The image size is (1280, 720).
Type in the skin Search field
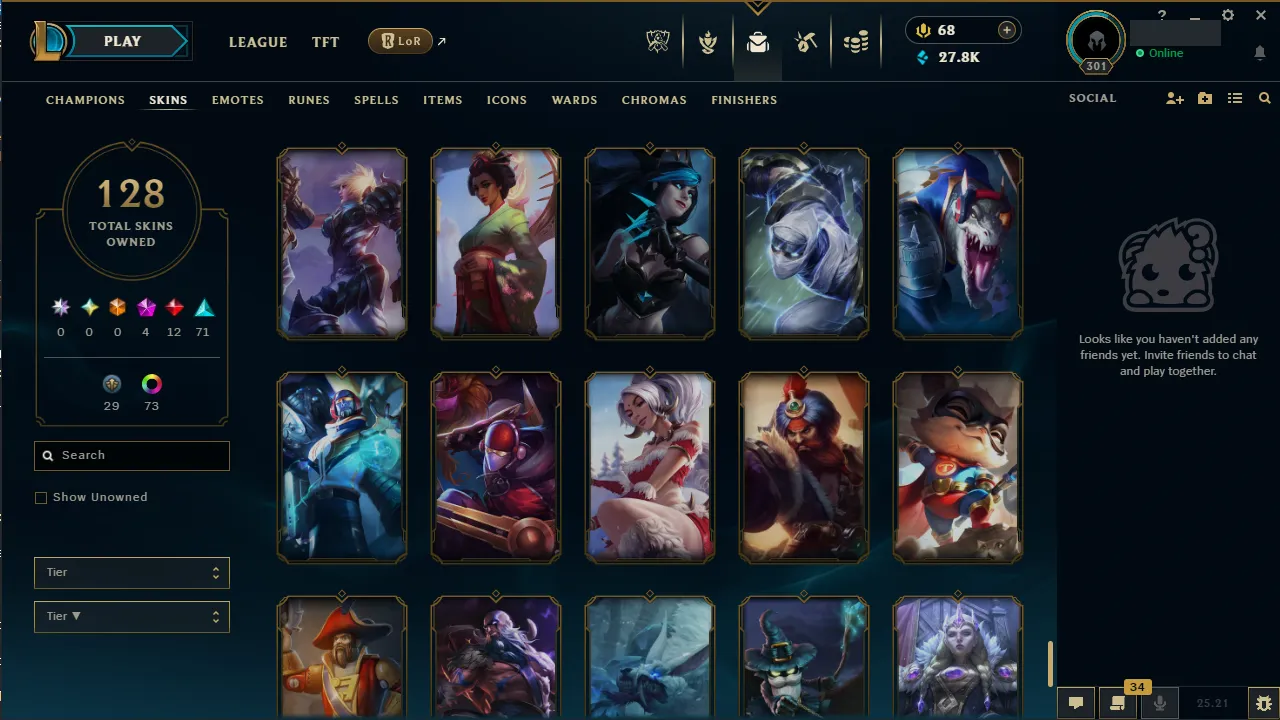point(131,455)
